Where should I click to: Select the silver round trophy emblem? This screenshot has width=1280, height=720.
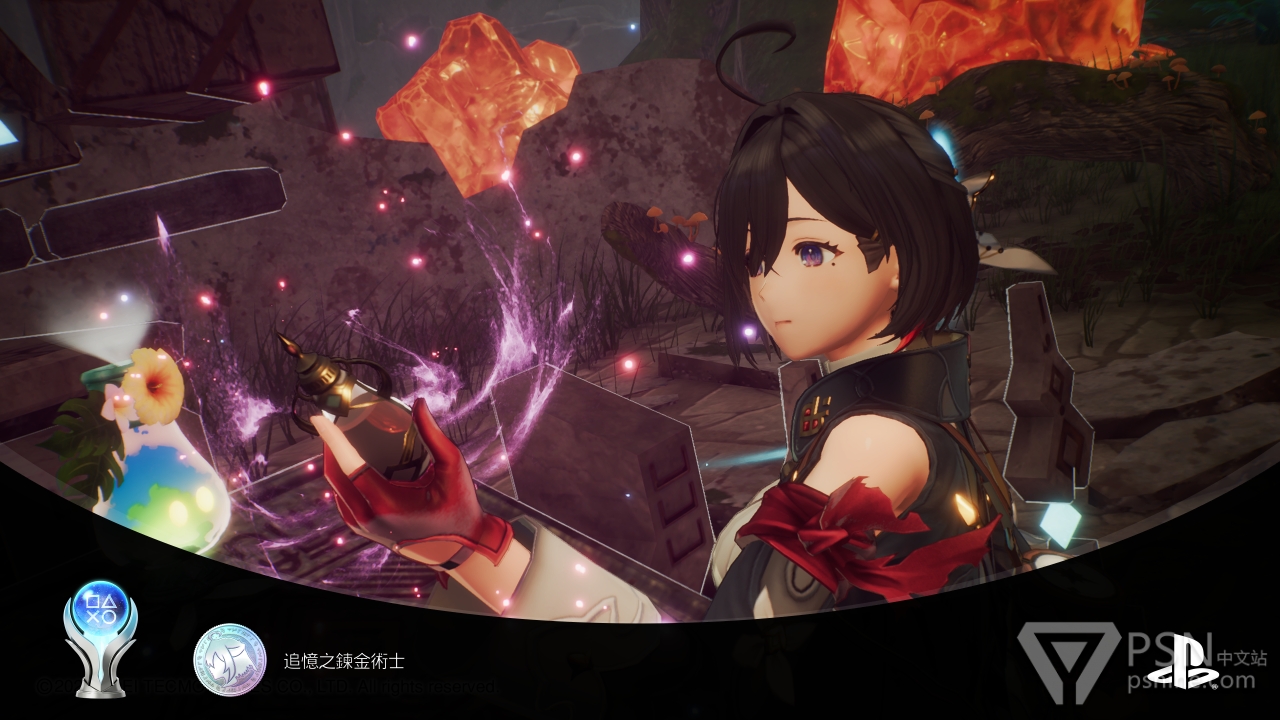click(x=229, y=660)
